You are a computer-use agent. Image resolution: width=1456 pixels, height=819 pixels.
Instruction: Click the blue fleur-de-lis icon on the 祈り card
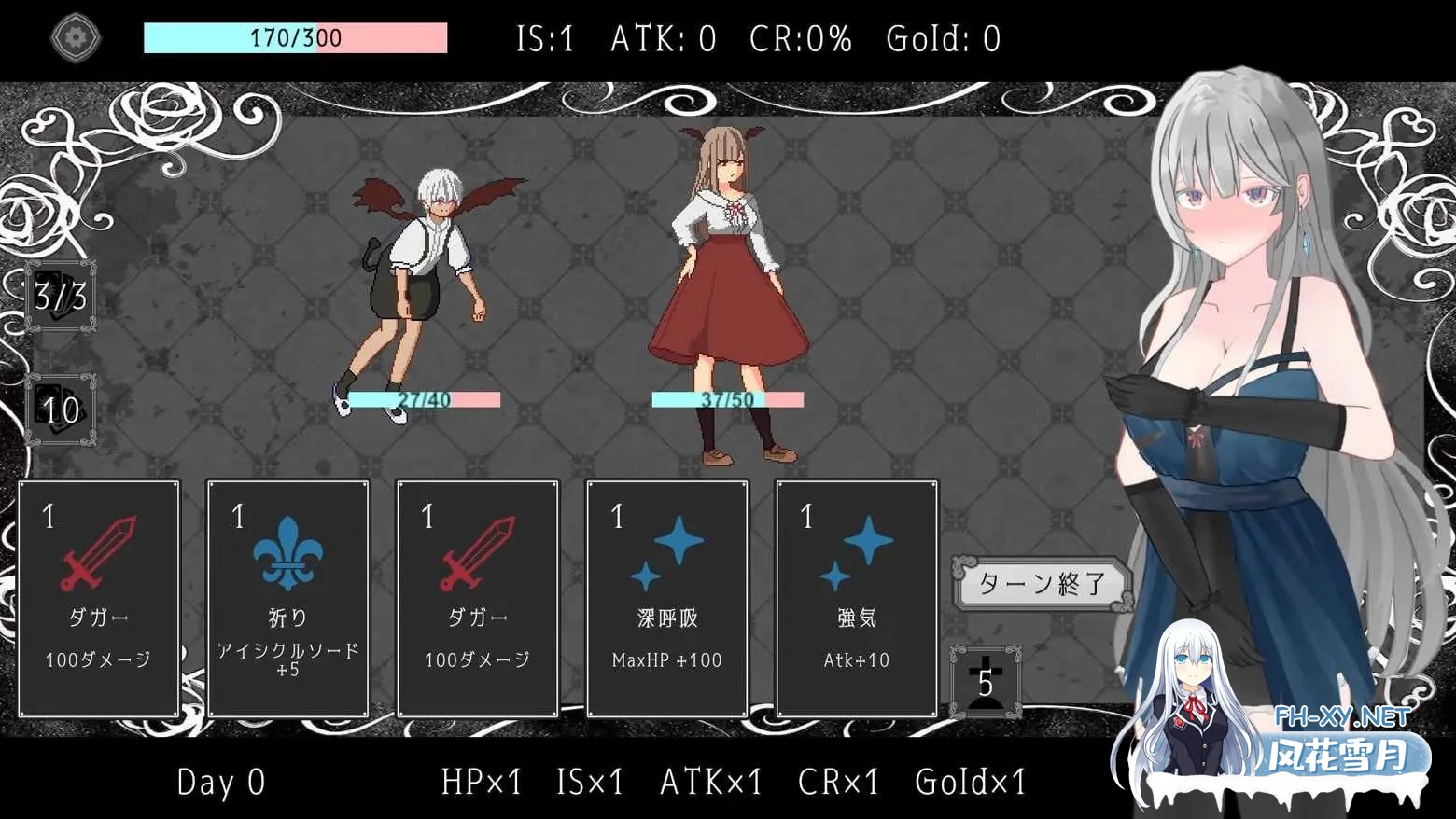pos(288,556)
